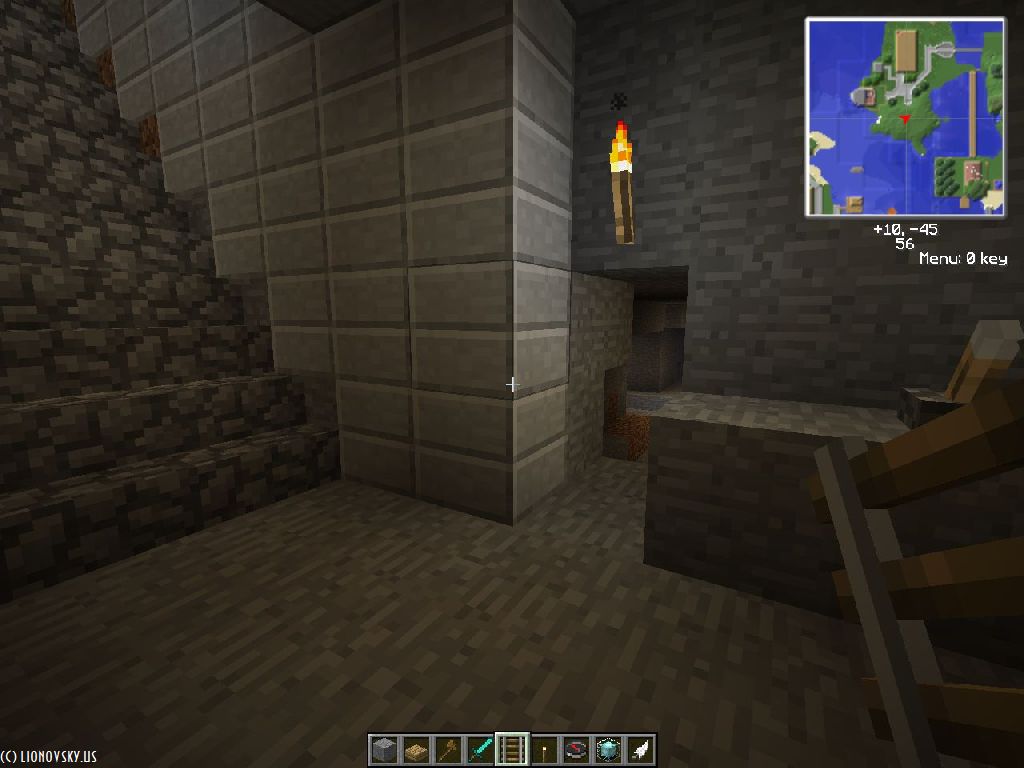Viewport: 1024px width, 768px height.
Task: Select the feather hotbar slot
Action: click(x=640, y=749)
